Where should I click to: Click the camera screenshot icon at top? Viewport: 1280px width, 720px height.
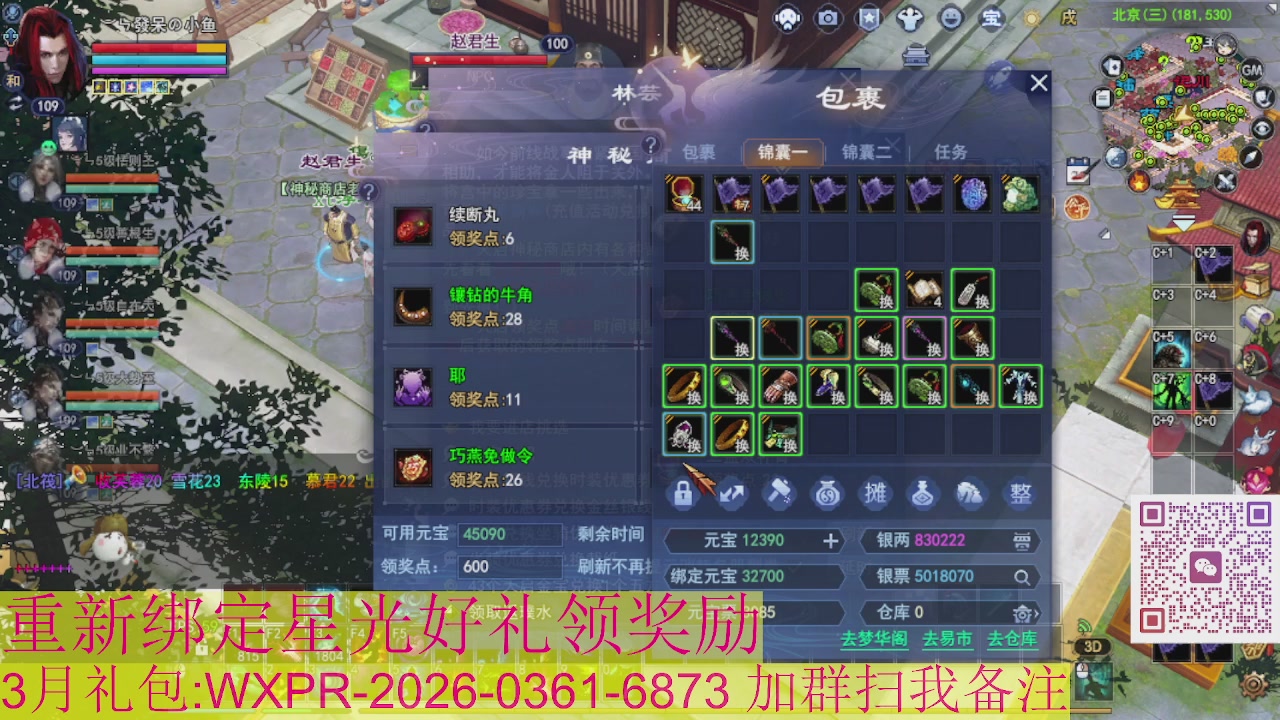[829, 18]
